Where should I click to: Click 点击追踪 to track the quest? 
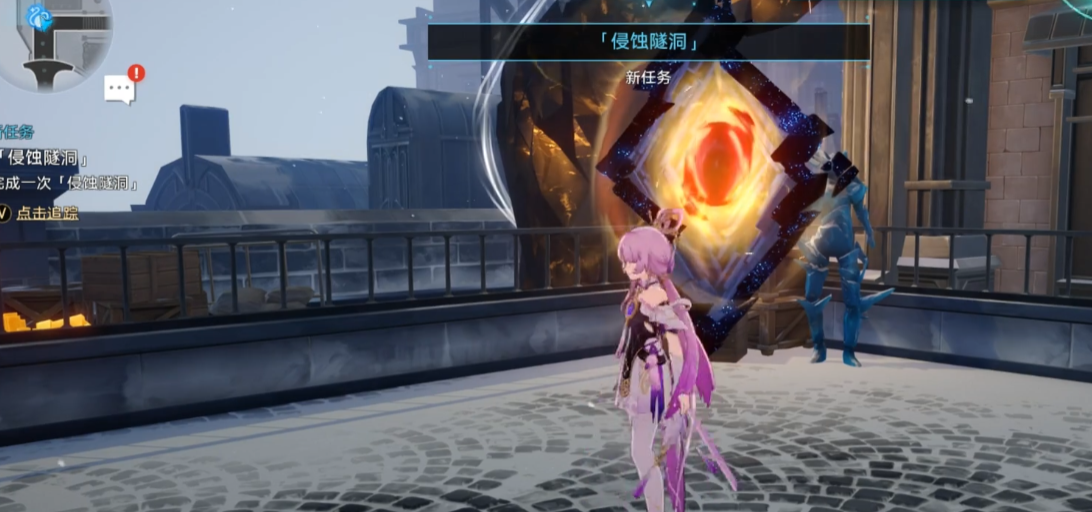click(43, 212)
